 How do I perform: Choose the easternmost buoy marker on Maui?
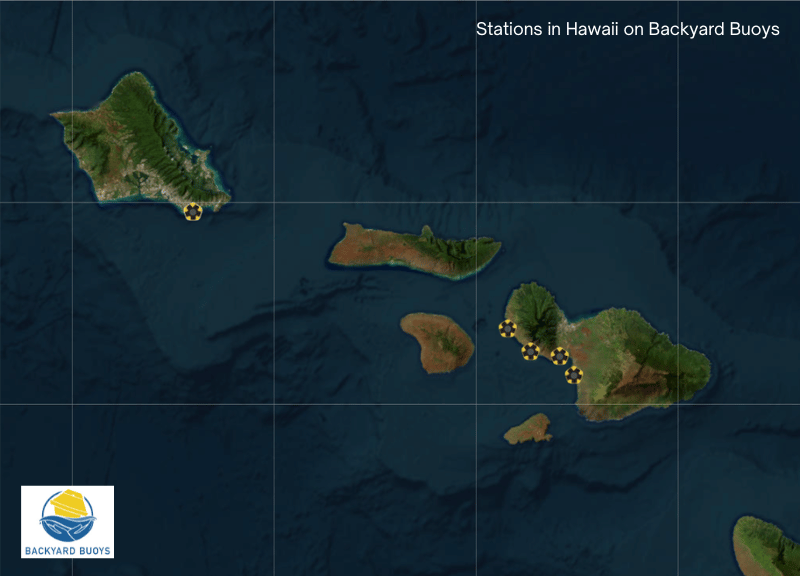pyautogui.click(x=573, y=375)
